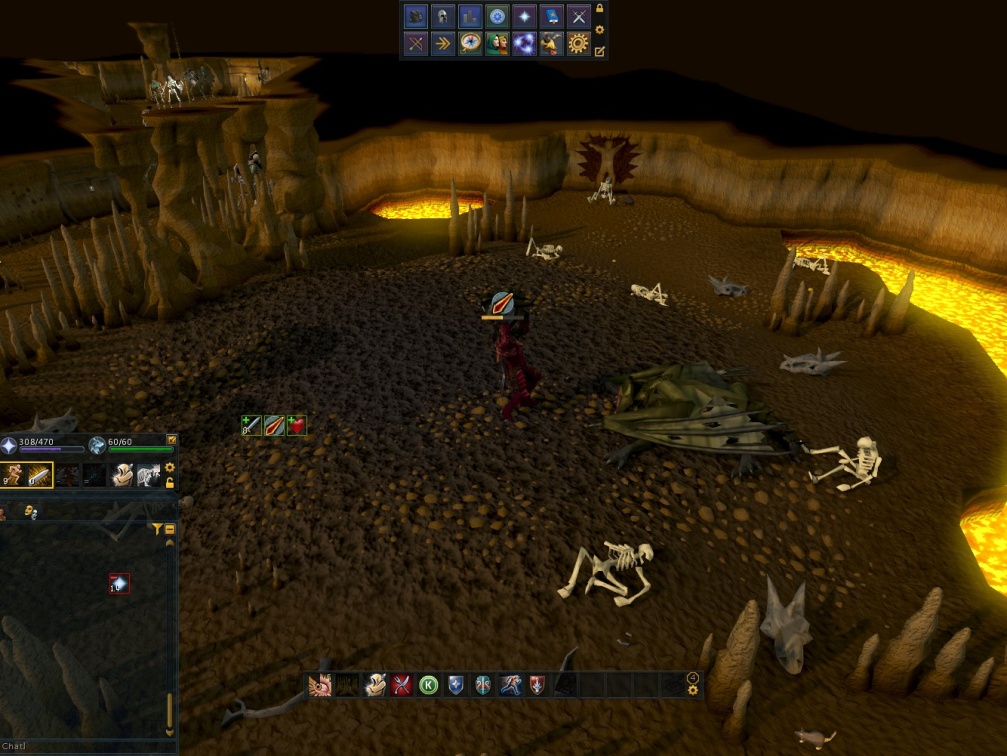Click the chat filter funnel icon

157,529
